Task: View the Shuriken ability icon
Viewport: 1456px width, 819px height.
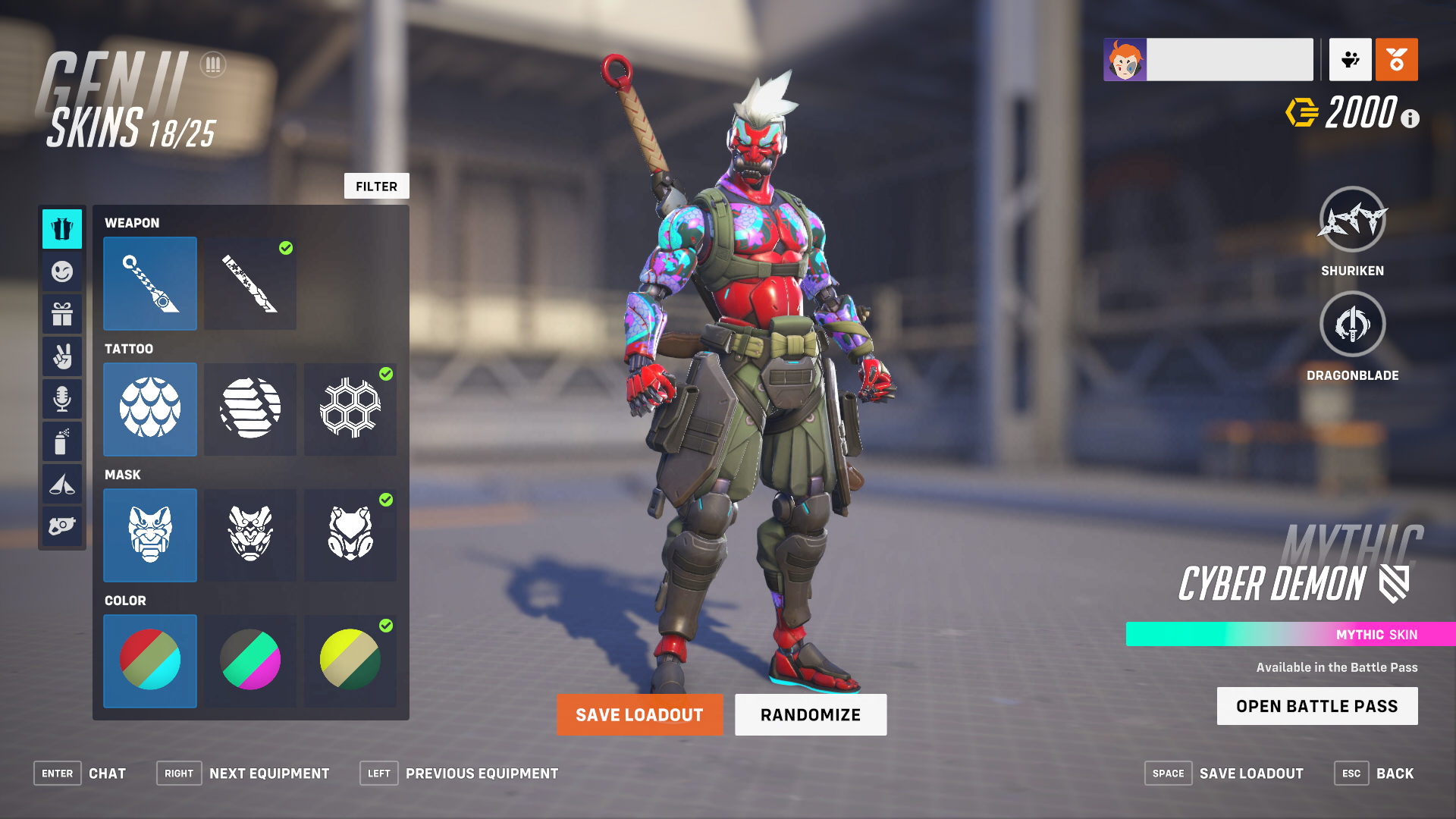Action: (1352, 224)
